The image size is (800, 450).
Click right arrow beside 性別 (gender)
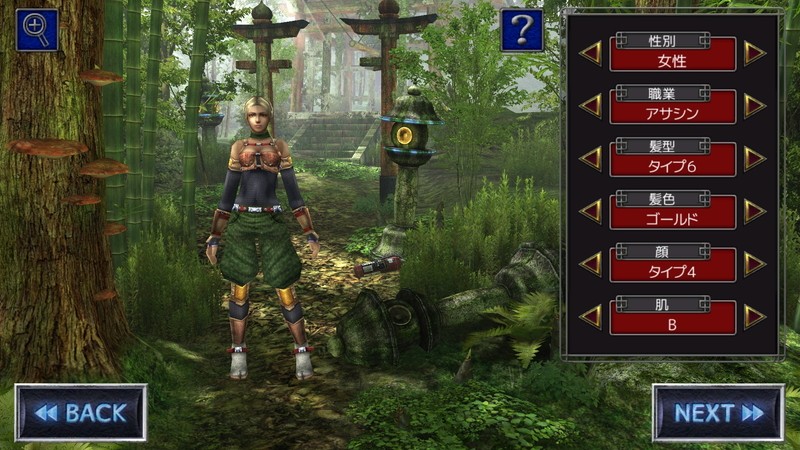(754, 53)
